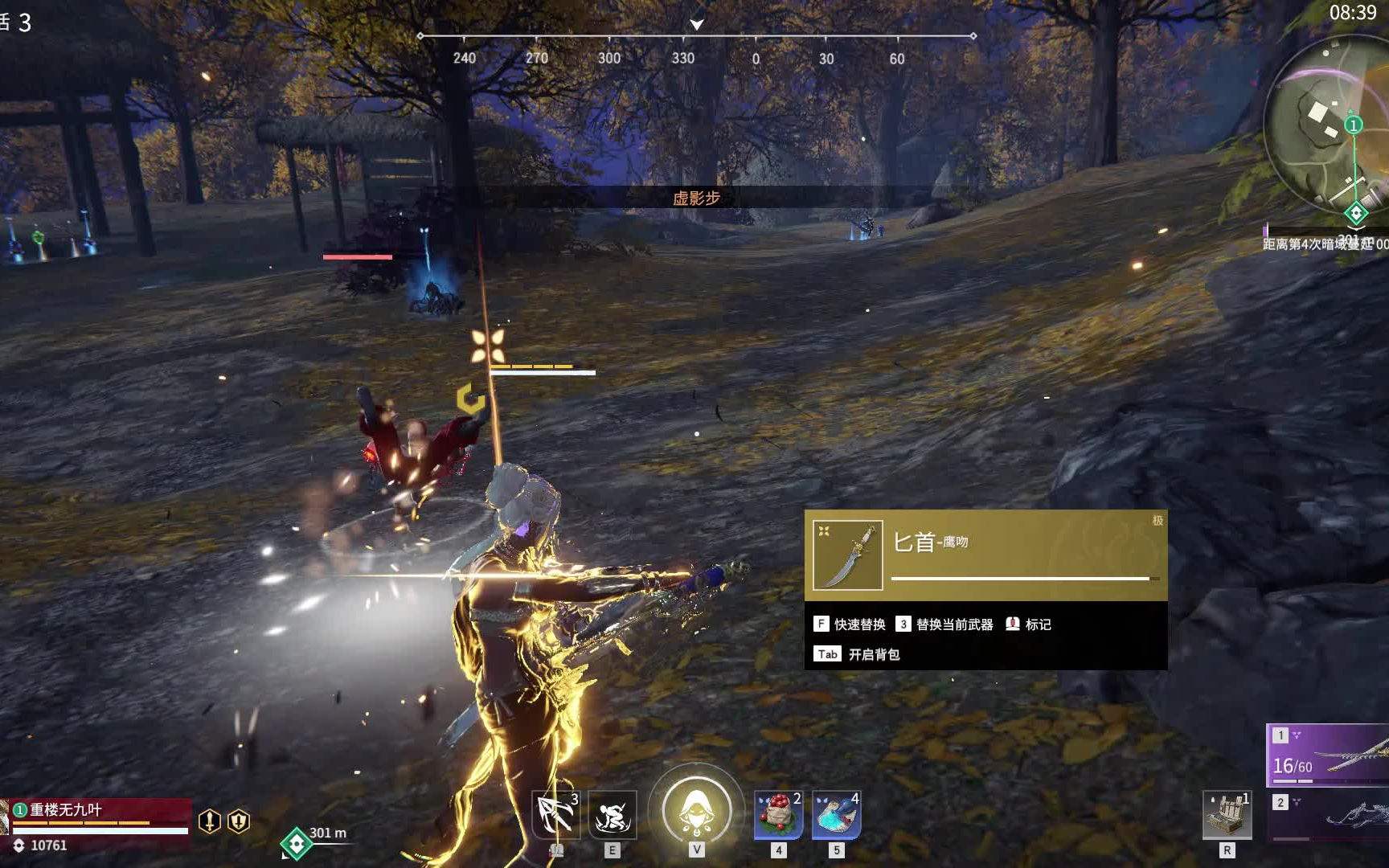Toggle the 标记 mark option for the dagger
This screenshot has width=1389, height=868.
1030,624
